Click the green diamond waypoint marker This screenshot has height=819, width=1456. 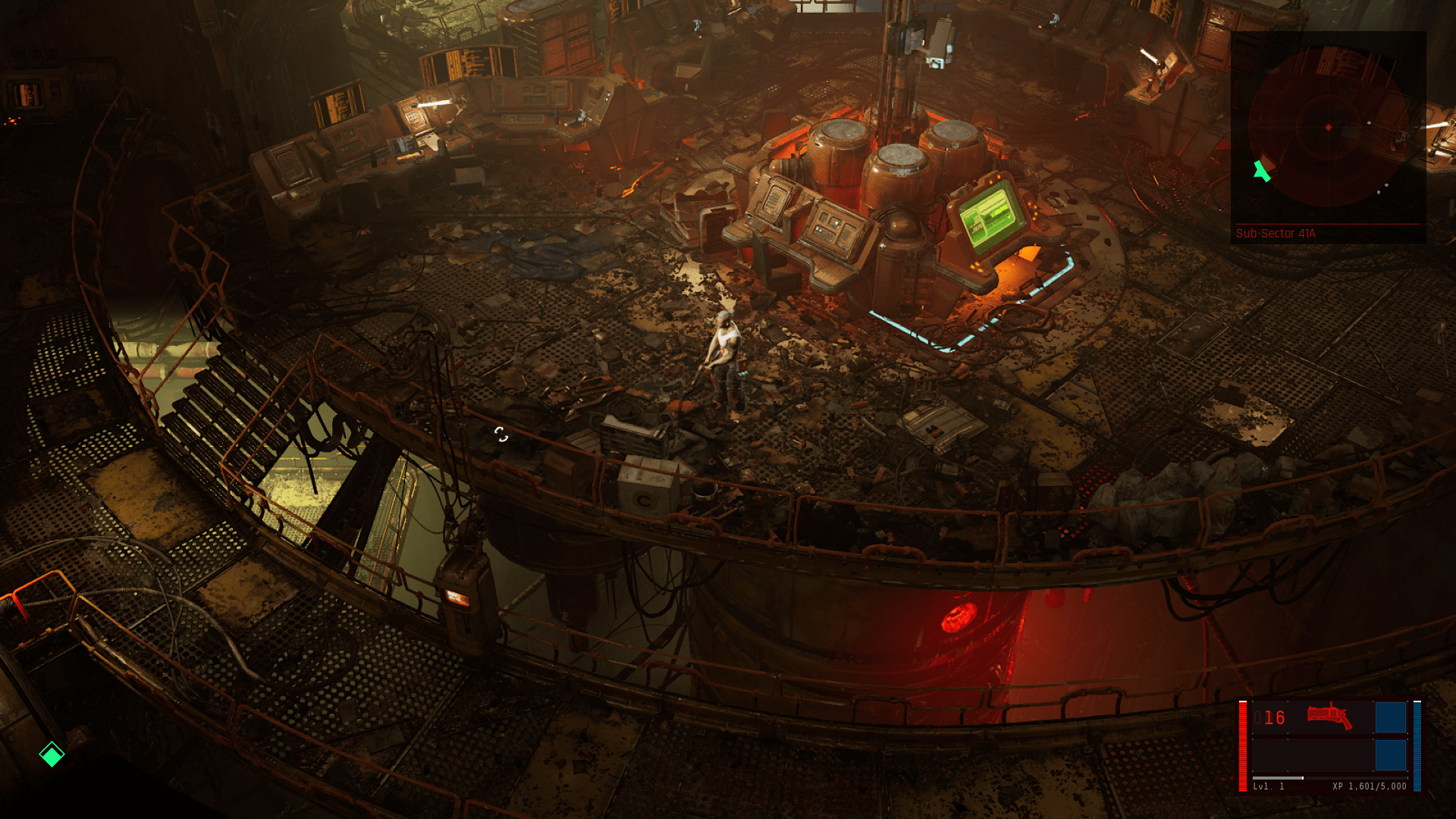coord(50,755)
